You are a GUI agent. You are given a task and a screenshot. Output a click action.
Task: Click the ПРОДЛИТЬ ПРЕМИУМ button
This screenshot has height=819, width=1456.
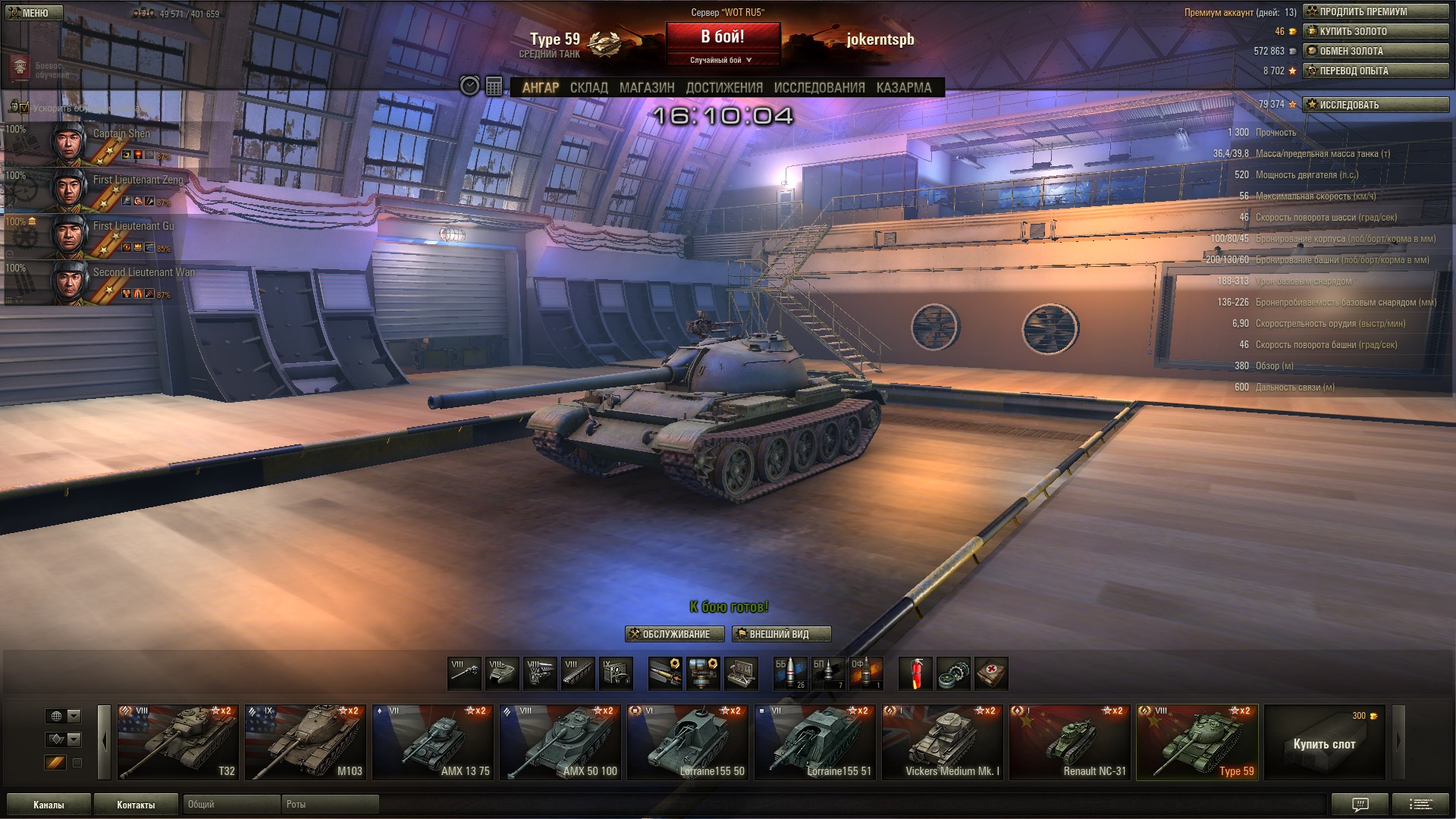point(1376,11)
